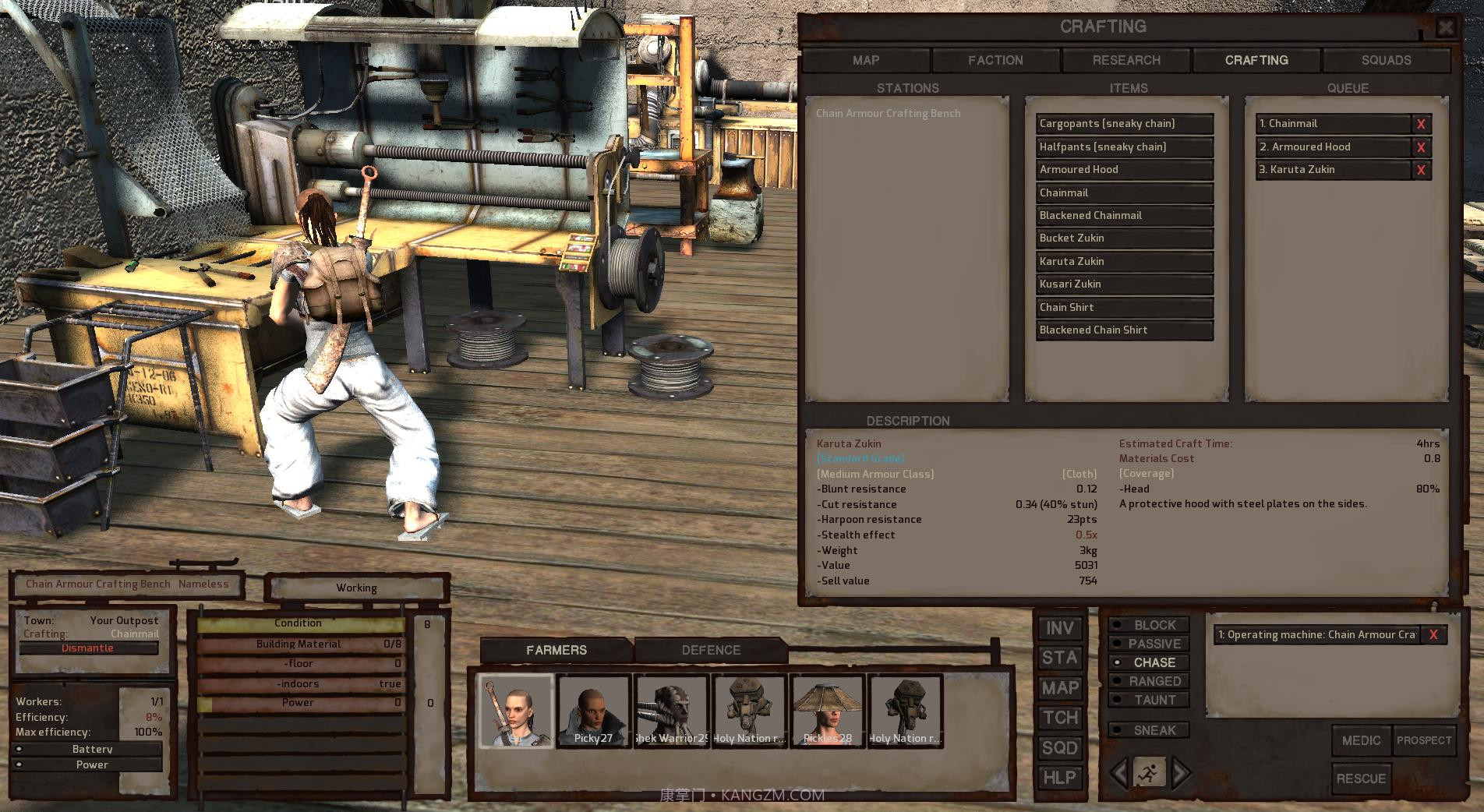Screen dimensions: 1484x812
Task: Cancel the Operating machine job
Action: coord(1433,635)
